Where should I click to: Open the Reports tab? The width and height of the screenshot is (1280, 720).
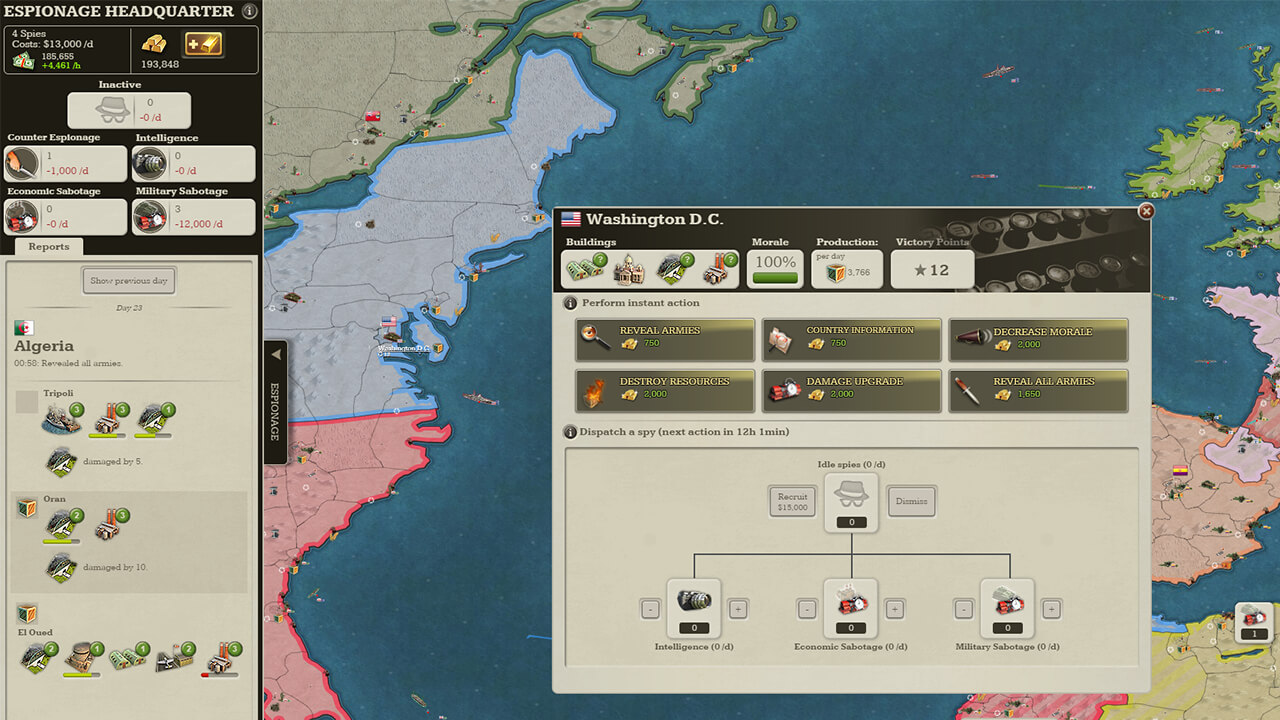(49, 247)
